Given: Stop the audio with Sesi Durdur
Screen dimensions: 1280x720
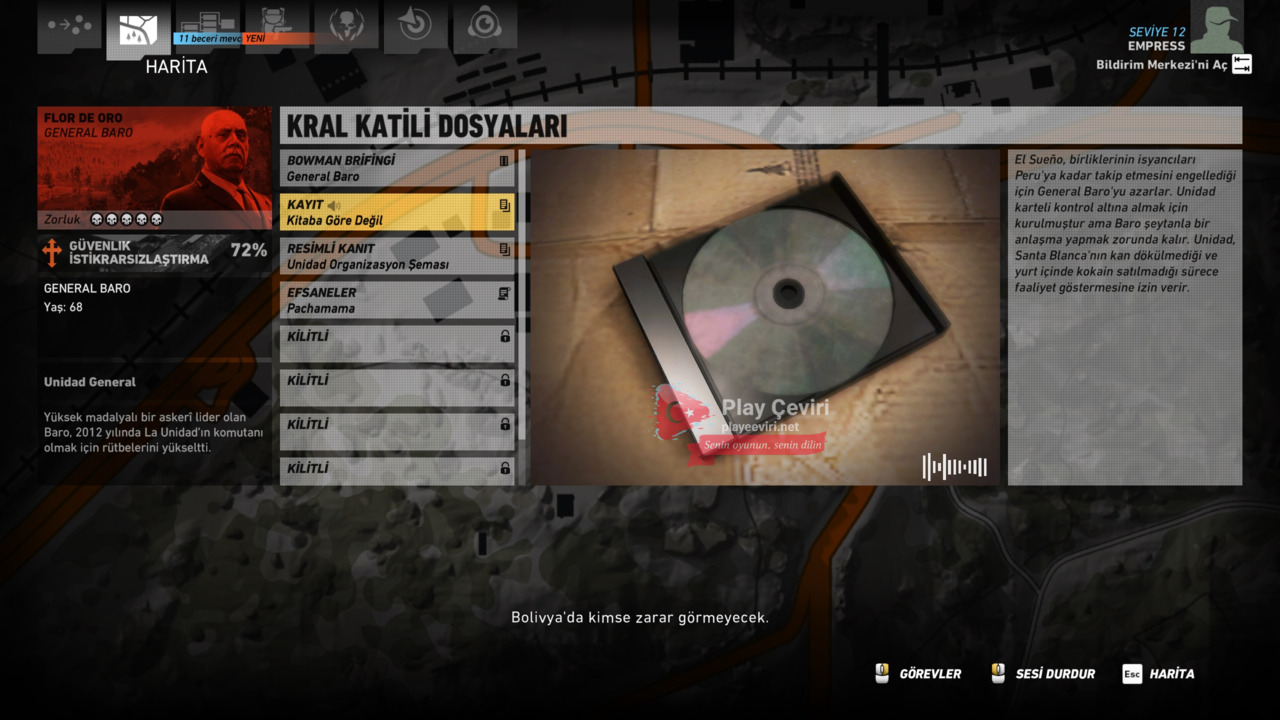Looking at the screenshot, I should click(1042, 674).
